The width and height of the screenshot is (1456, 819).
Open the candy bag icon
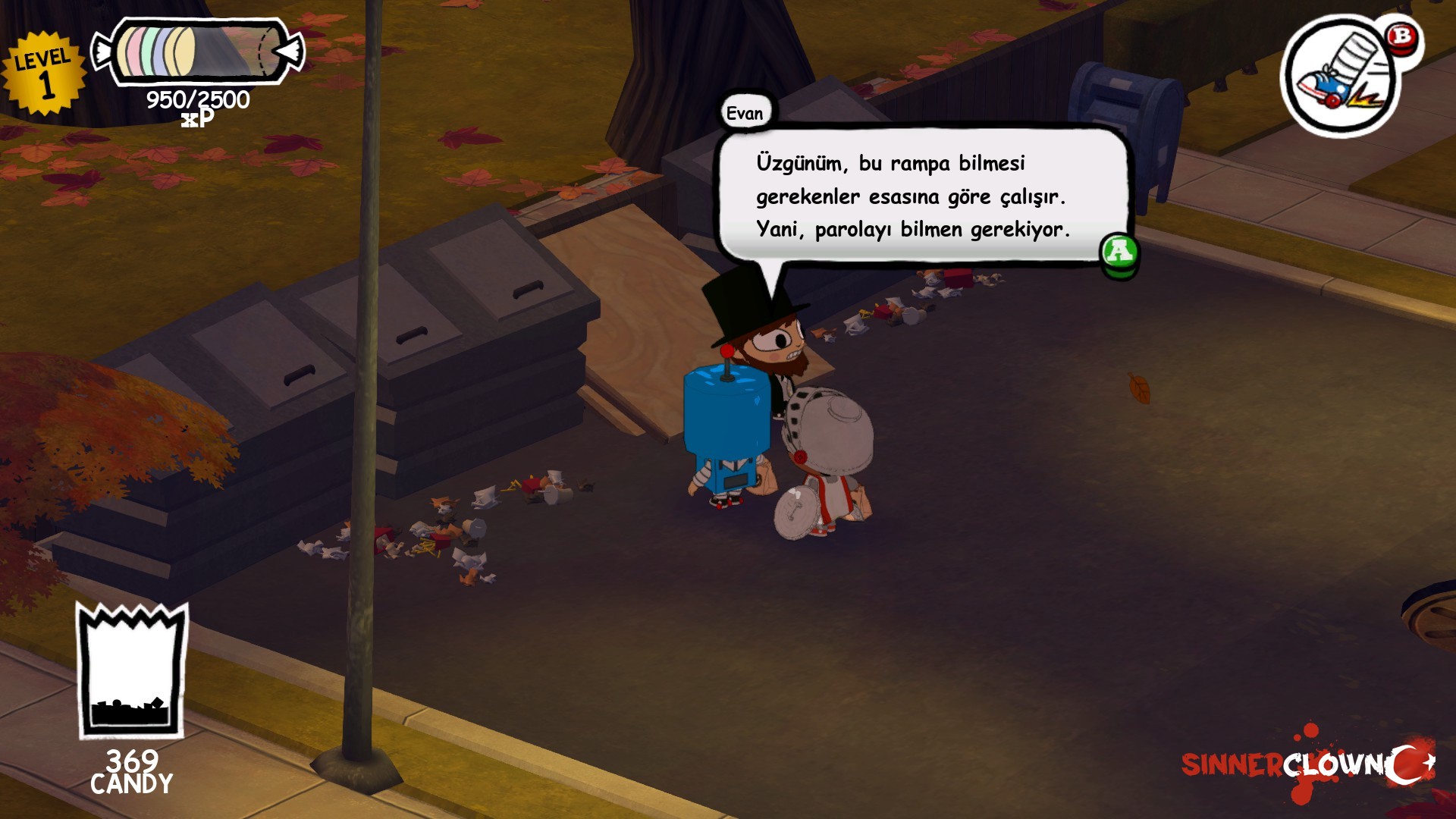click(x=132, y=670)
